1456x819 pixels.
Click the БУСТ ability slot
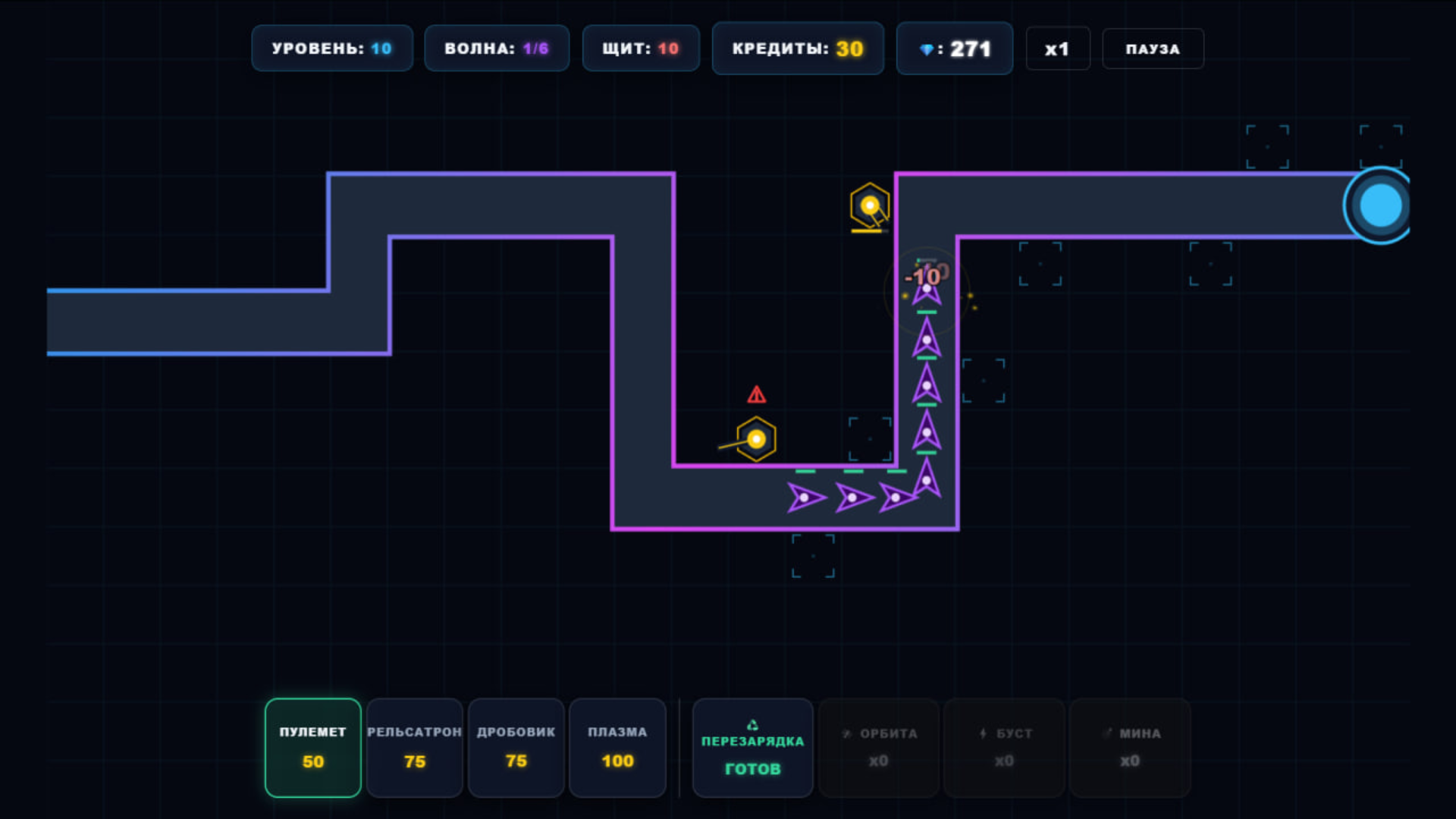coord(1003,748)
